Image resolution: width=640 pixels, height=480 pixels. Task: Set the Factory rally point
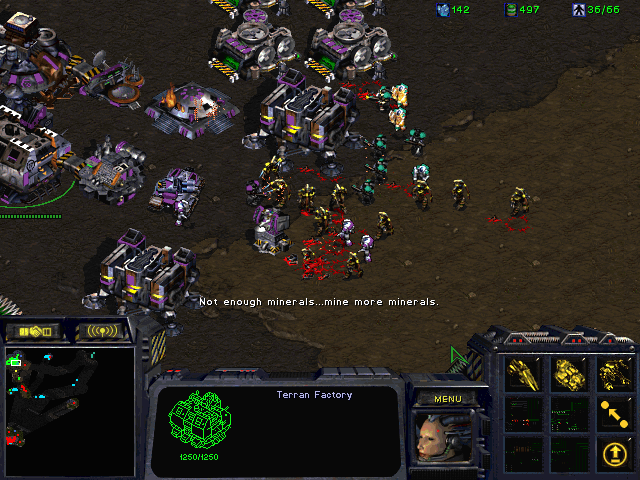click(x=616, y=413)
